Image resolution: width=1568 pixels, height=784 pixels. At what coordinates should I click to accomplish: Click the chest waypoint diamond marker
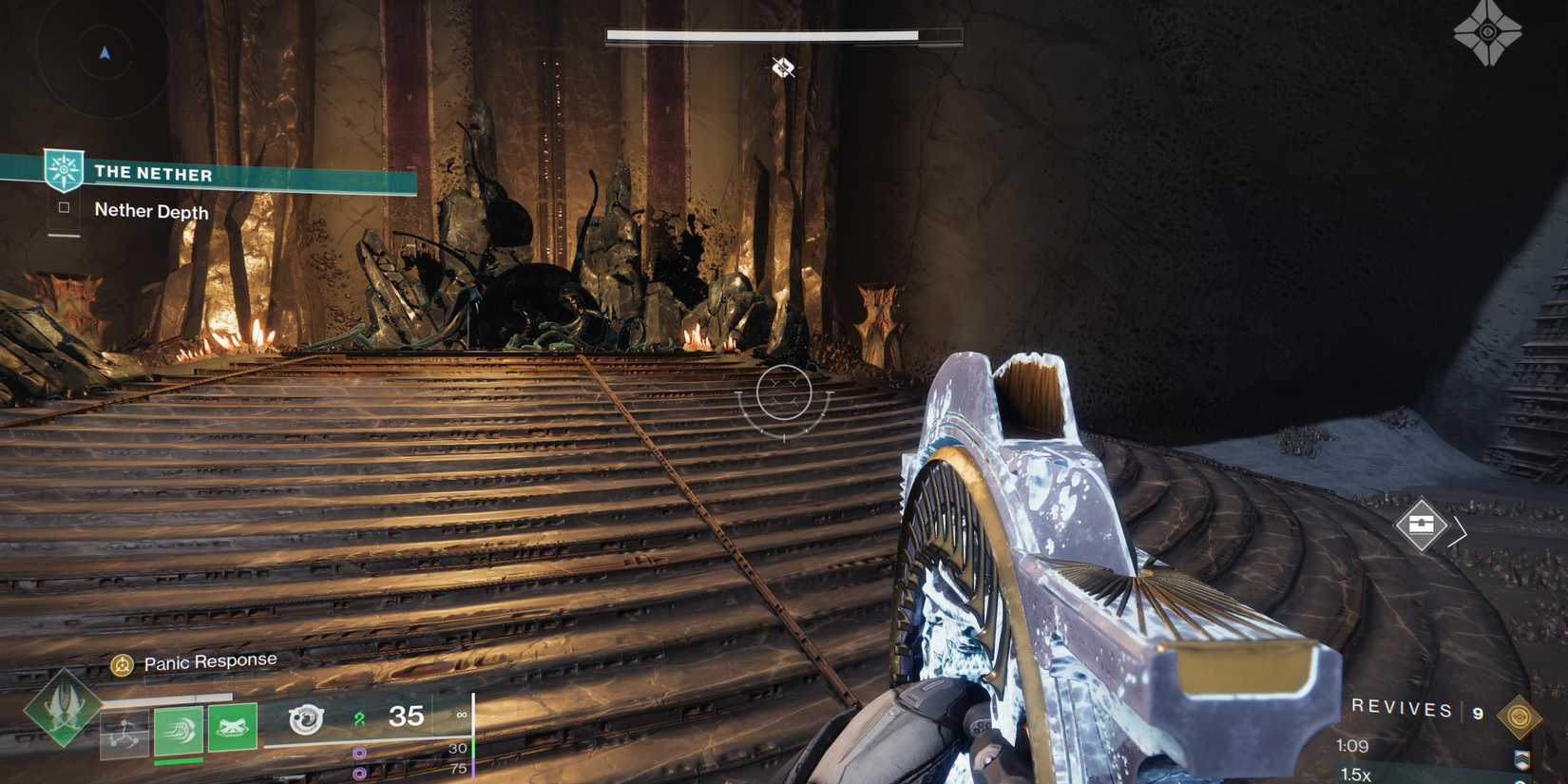1421,525
